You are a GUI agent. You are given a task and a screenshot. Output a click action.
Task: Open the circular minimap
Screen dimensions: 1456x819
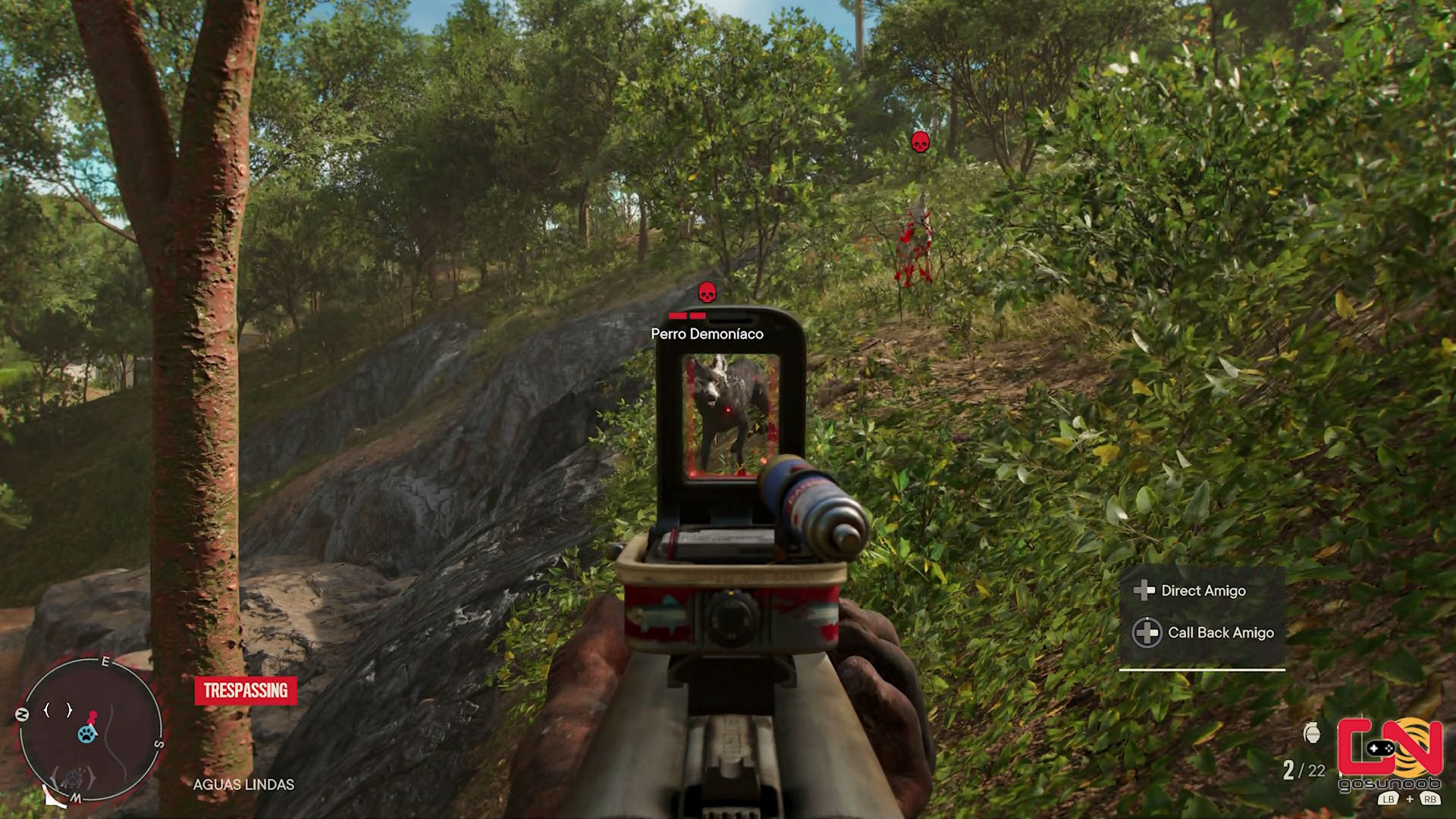pyautogui.click(x=90, y=729)
